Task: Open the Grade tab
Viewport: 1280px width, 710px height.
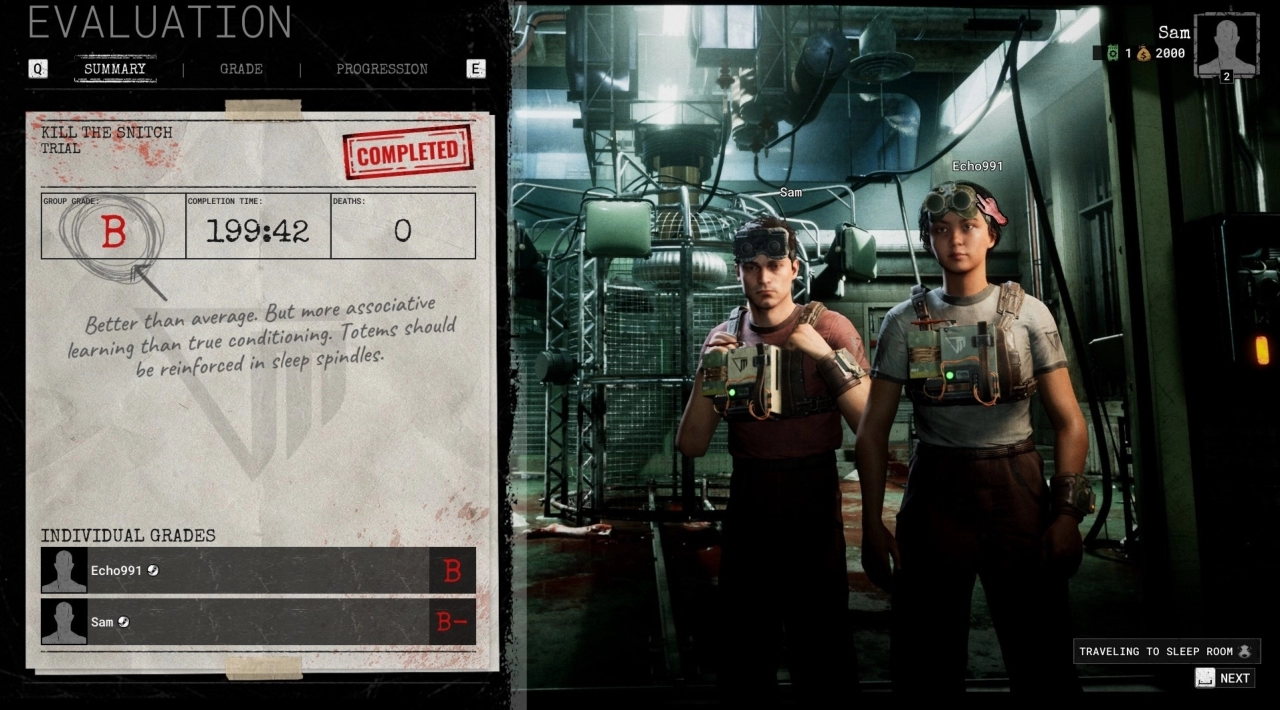Action: [x=241, y=69]
